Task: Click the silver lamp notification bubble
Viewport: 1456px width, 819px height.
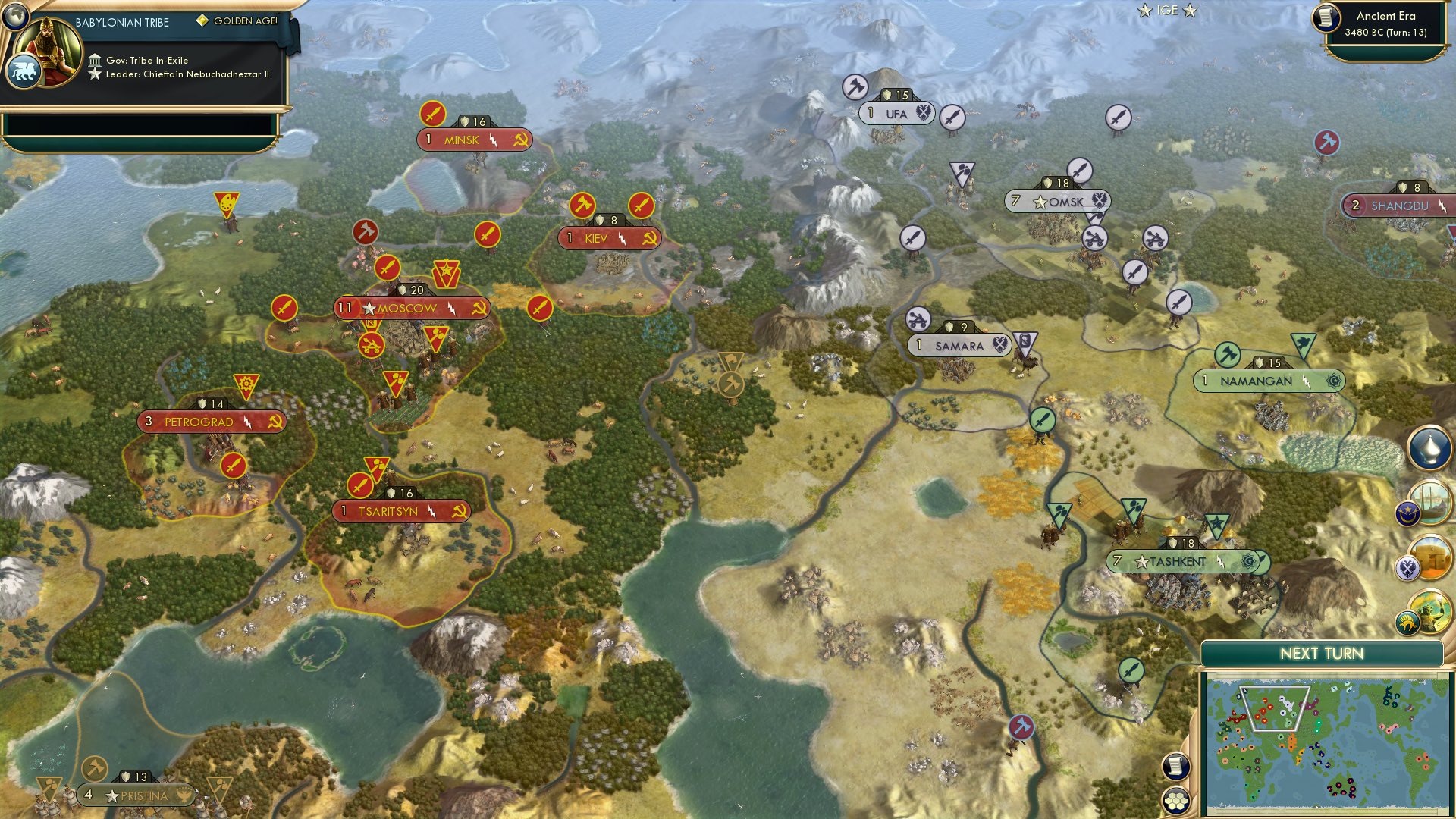Action: (1429, 447)
